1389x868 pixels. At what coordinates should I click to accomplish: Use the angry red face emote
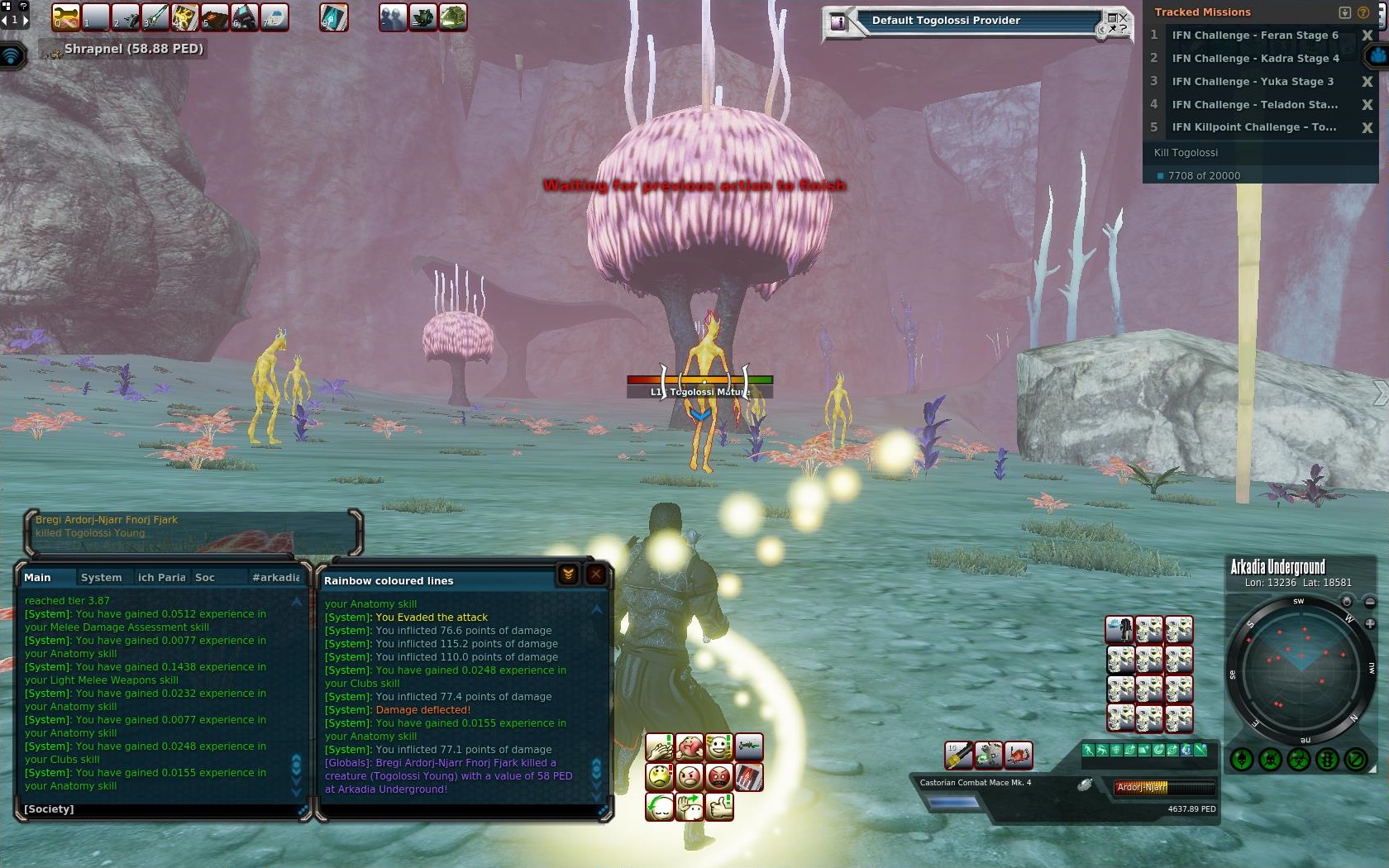719,777
